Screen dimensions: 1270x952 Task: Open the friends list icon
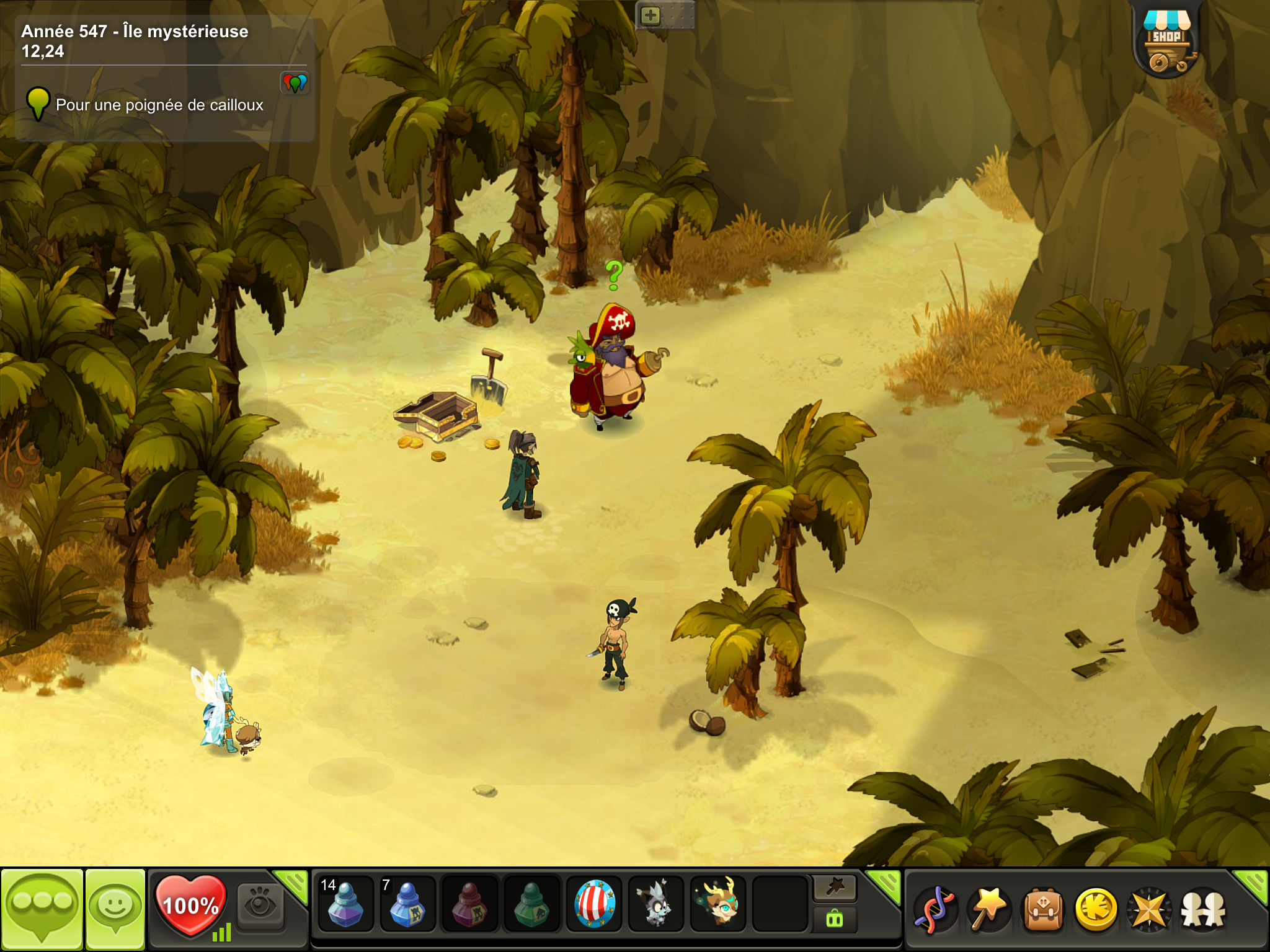1203,909
